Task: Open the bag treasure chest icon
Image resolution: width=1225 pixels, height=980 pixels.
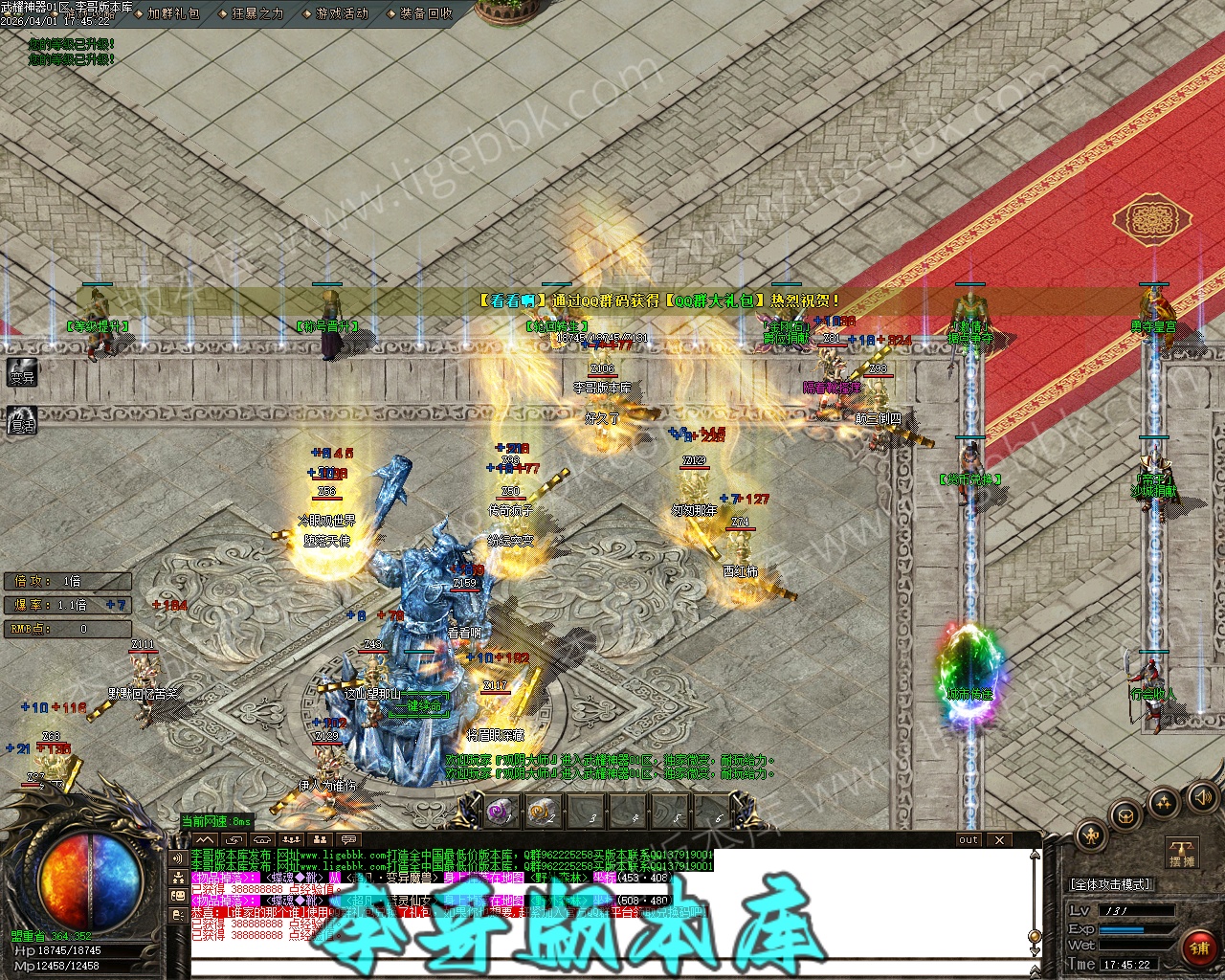Action: click(x=1126, y=816)
